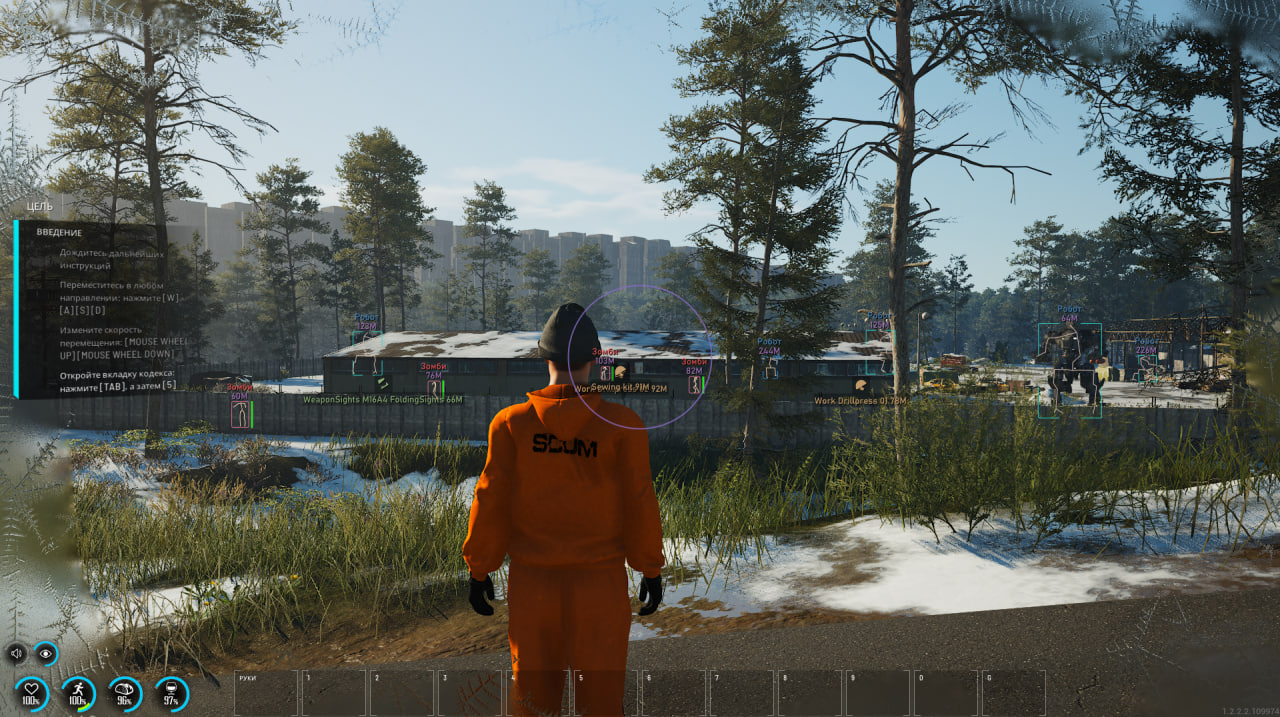Select the heart health status icon

pos(31,692)
